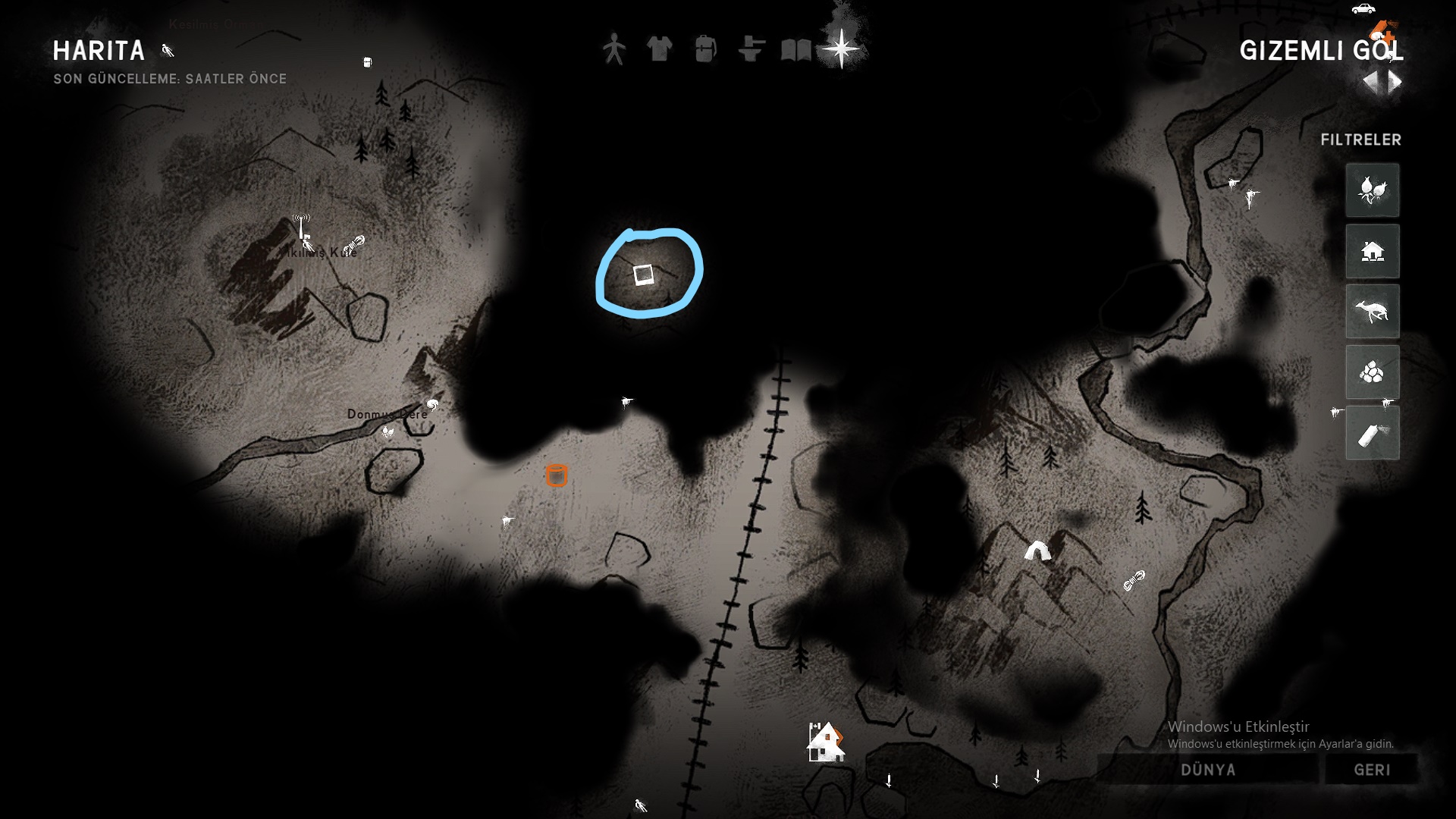Show the next region with right arrow
This screenshot has height=819, width=1456.
coord(1395,82)
